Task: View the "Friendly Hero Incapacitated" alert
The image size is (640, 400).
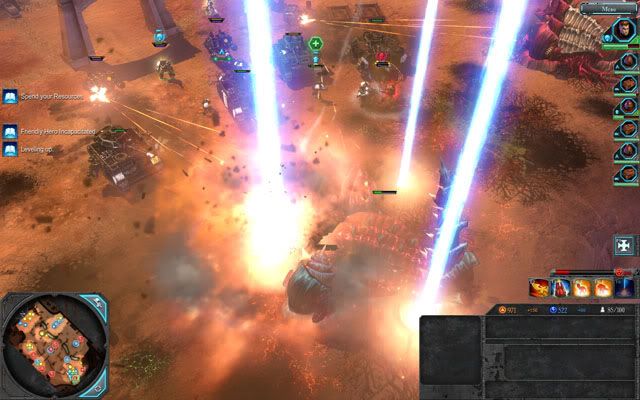Action: point(9,131)
